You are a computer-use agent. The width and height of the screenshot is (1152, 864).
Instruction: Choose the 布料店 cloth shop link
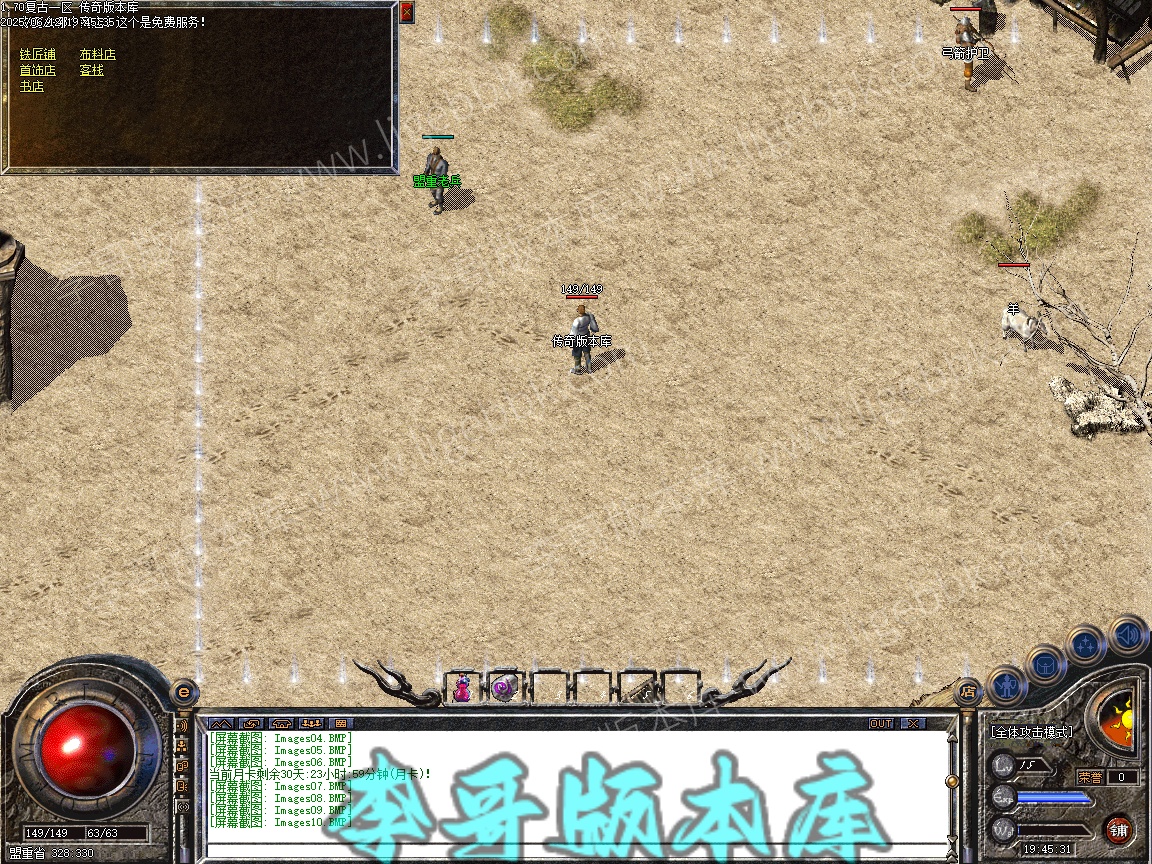(x=98, y=54)
